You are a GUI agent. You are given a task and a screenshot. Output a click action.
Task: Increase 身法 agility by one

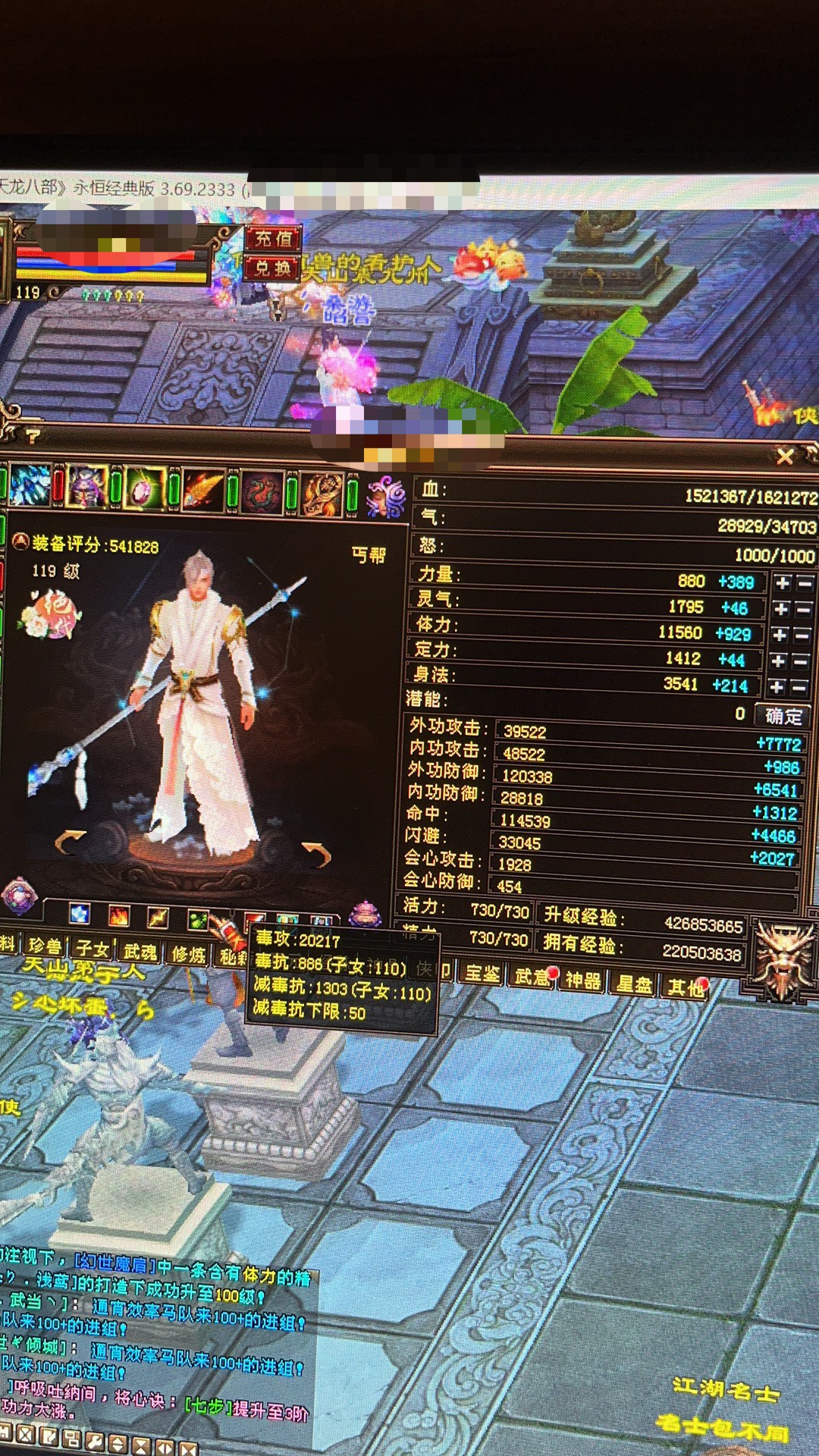pos(777,687)
